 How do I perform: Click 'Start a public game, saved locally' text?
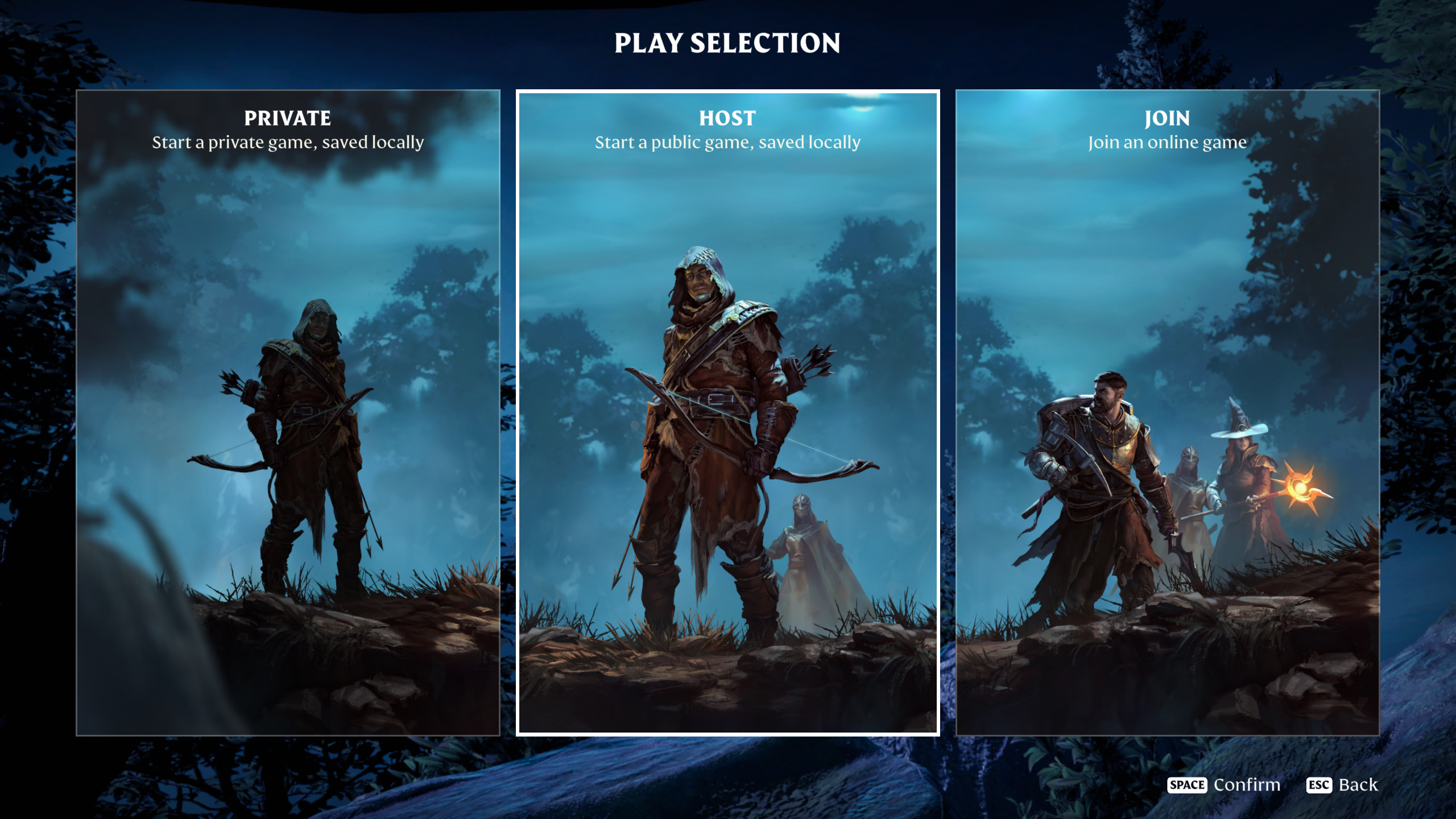click(727, 142)
